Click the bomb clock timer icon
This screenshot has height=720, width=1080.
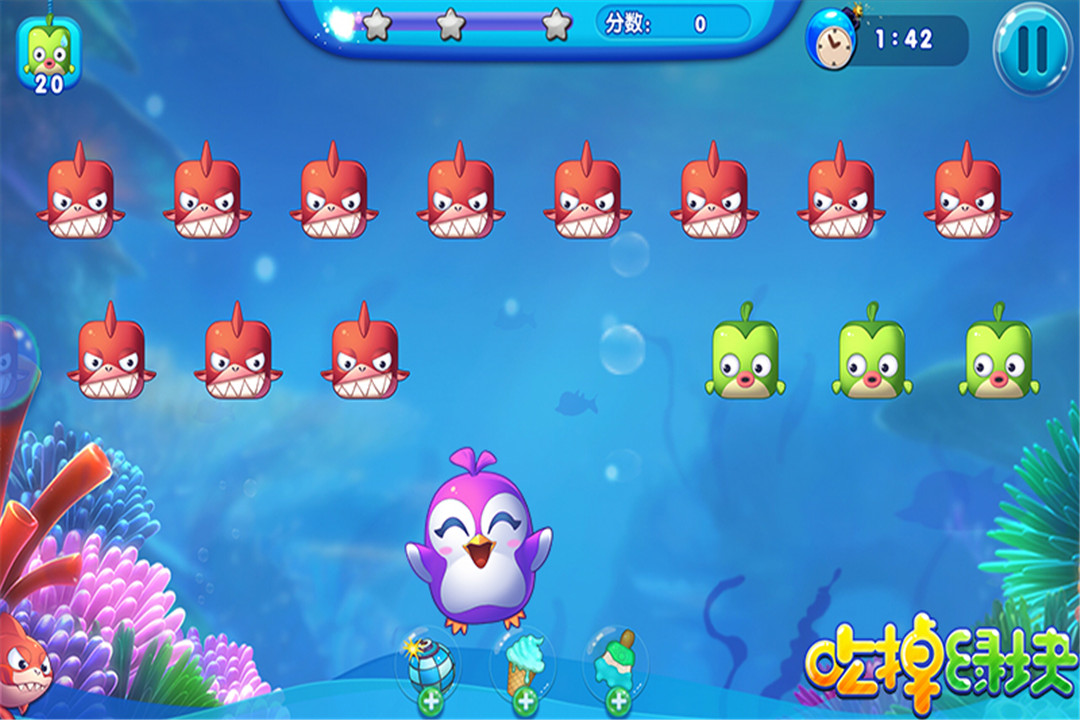(831, 39)
